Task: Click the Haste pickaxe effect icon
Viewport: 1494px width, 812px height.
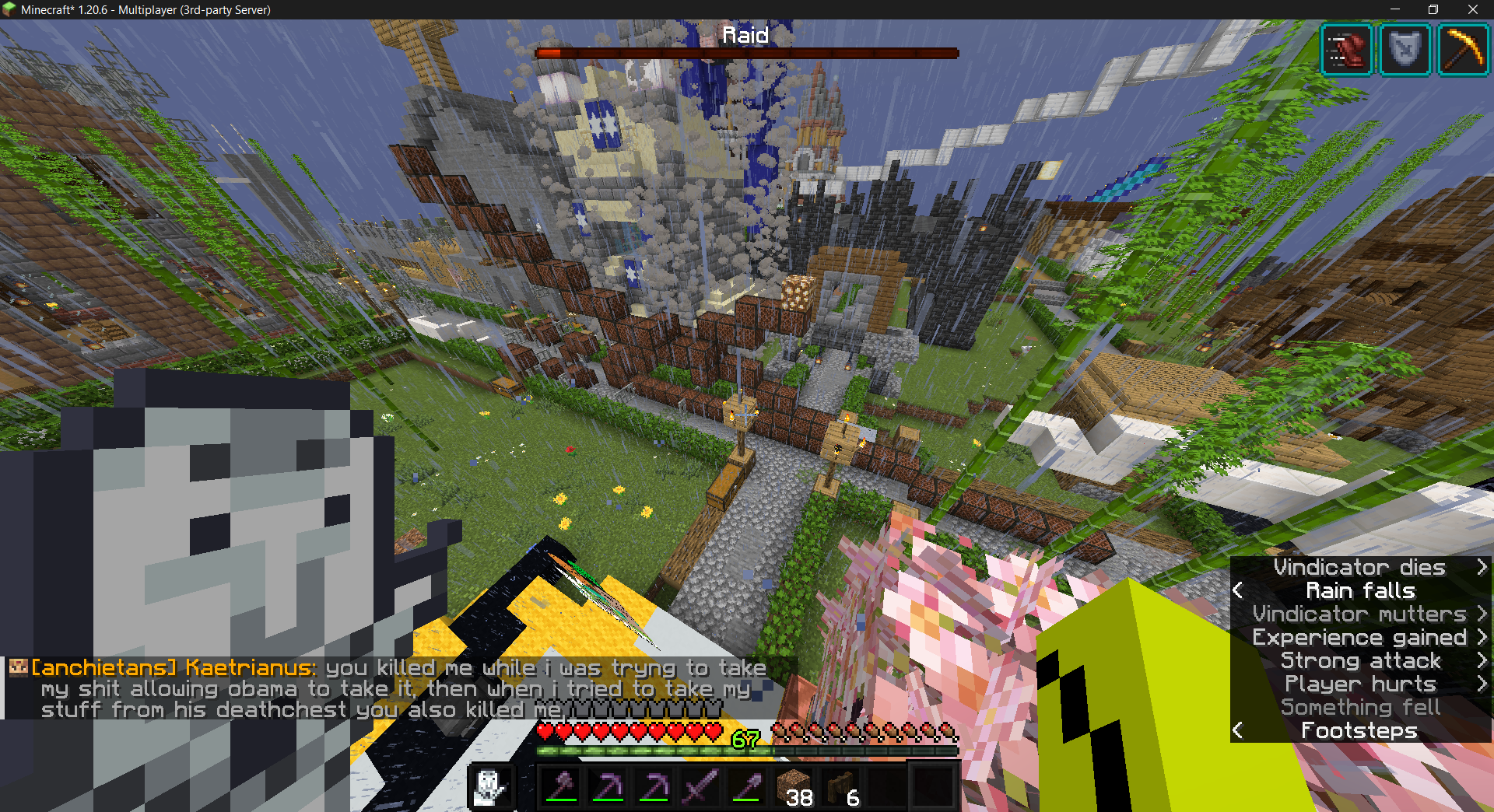Action: pos(1463,51)
